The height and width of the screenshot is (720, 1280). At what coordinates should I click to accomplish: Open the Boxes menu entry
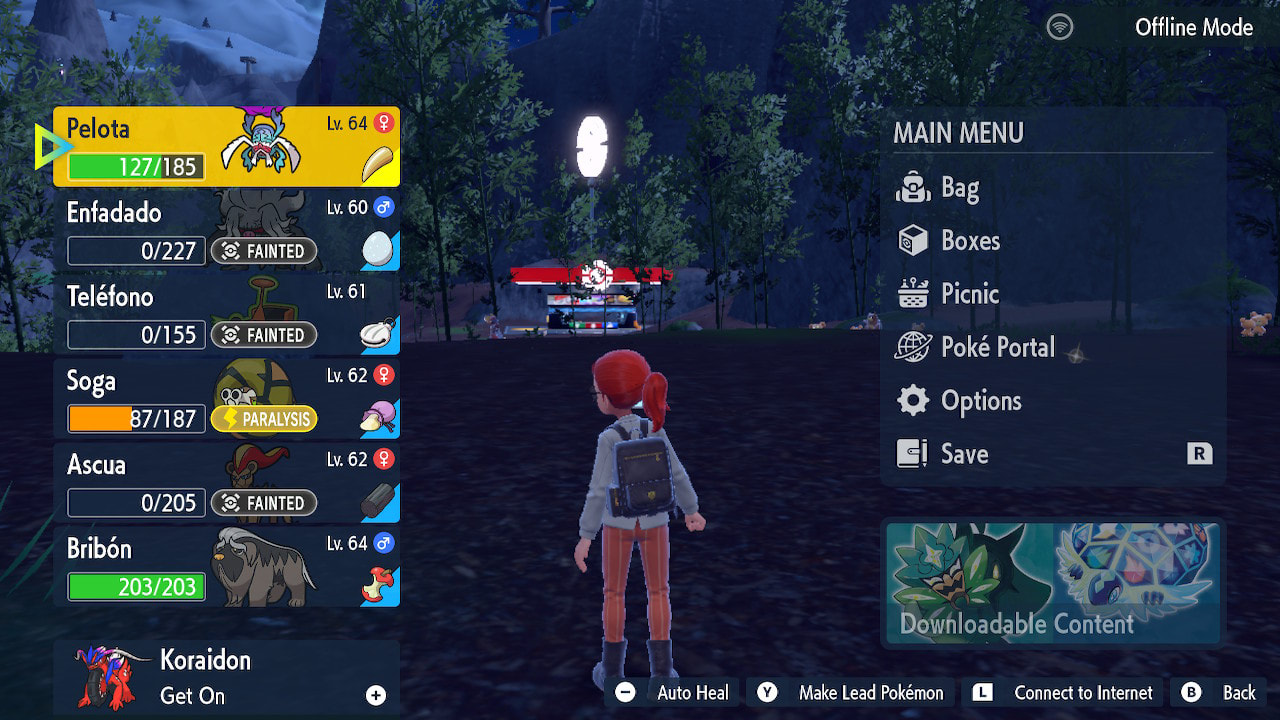(969, 241)
